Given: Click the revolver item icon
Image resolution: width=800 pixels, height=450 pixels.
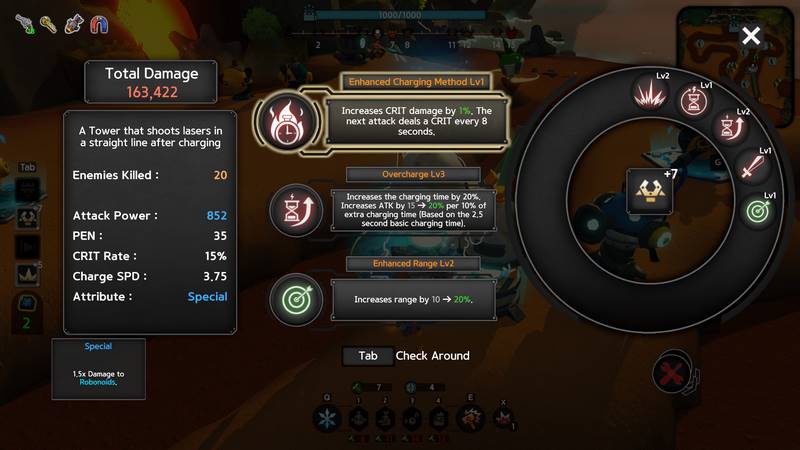Looking at the screenshot, I should pos(23,23).
